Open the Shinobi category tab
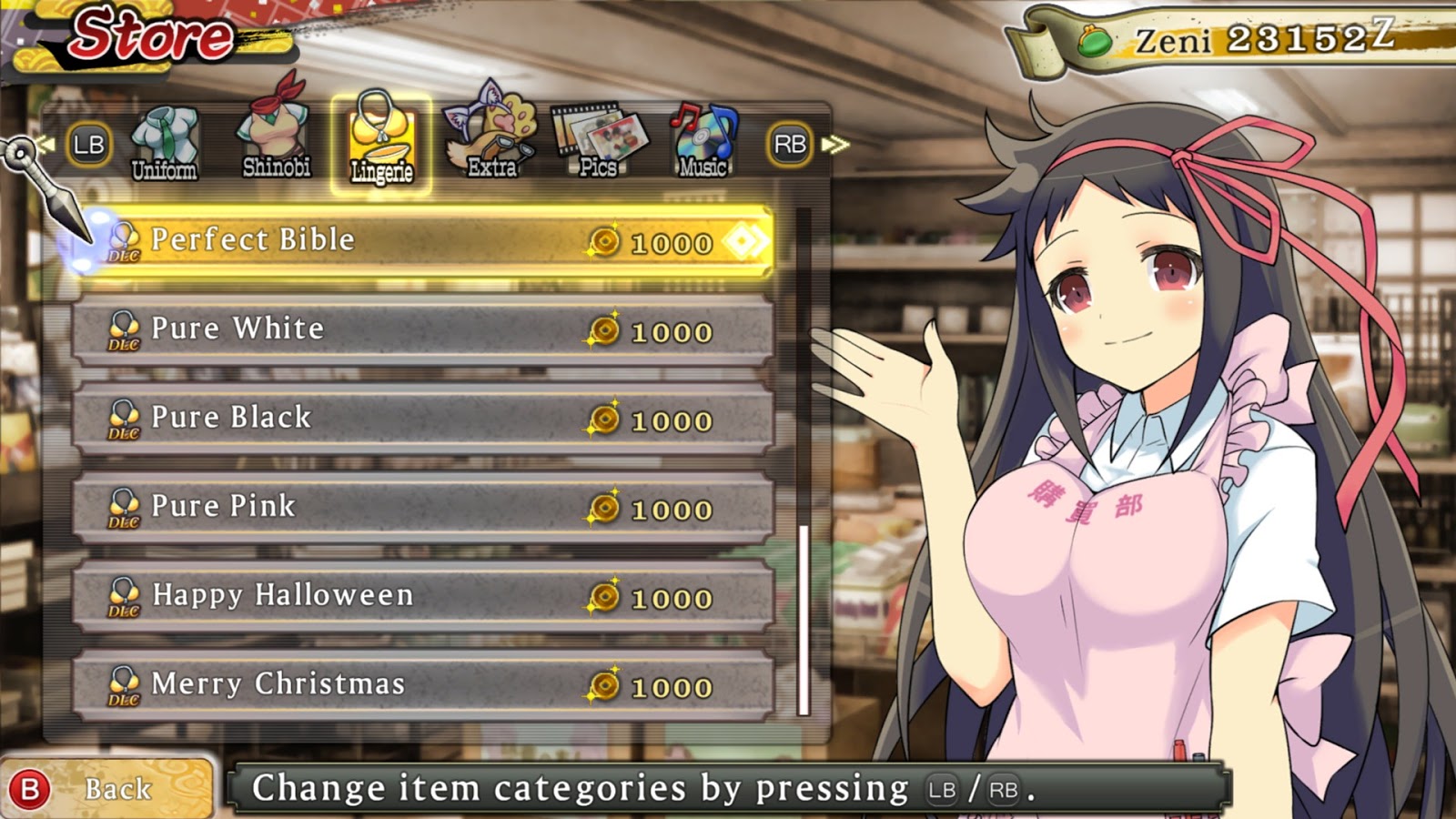This screenshot has width=1456, height=819. (x=276, y=138)
